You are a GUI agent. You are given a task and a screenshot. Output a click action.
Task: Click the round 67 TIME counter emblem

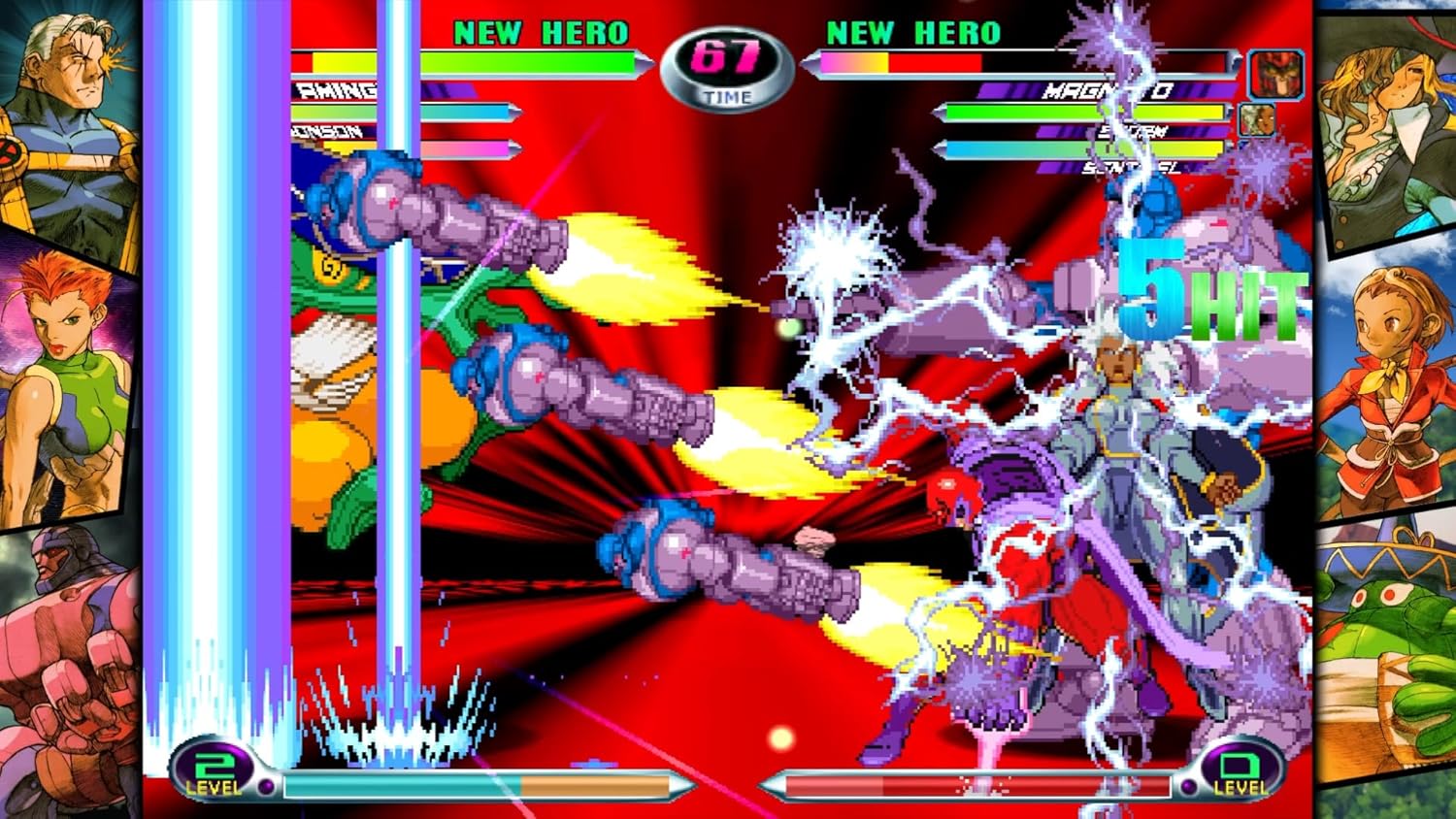(726, 60)
